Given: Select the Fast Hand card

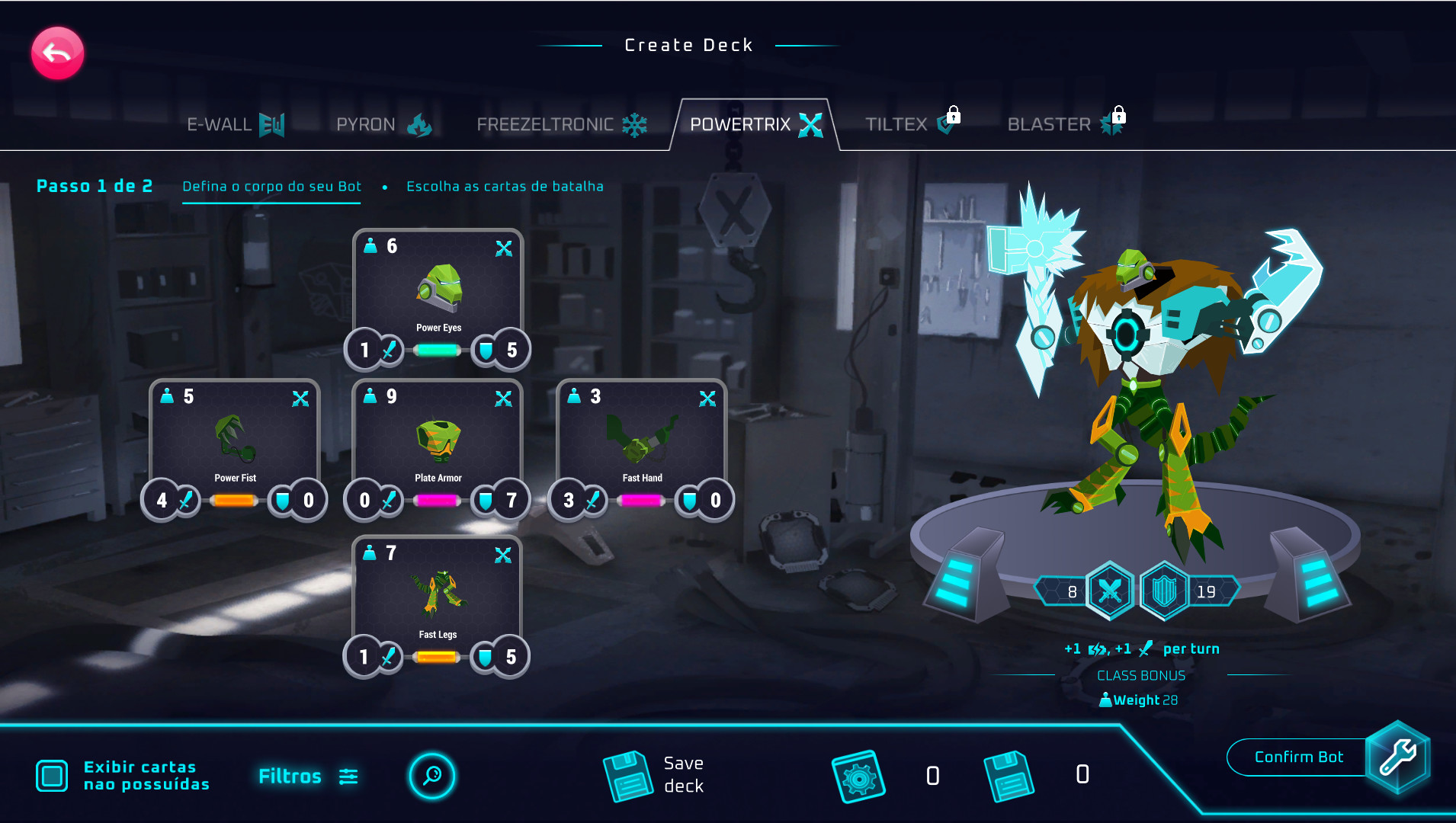Looking at the screenshot, I should coord(642,440).
